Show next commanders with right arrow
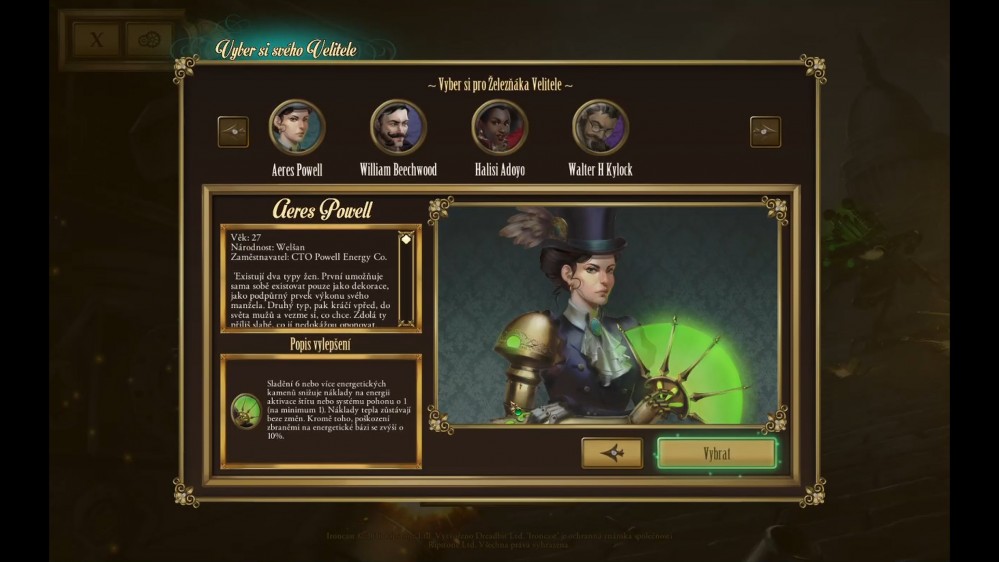The width and height of the screenshot is (999, 562). click(765, 131)
